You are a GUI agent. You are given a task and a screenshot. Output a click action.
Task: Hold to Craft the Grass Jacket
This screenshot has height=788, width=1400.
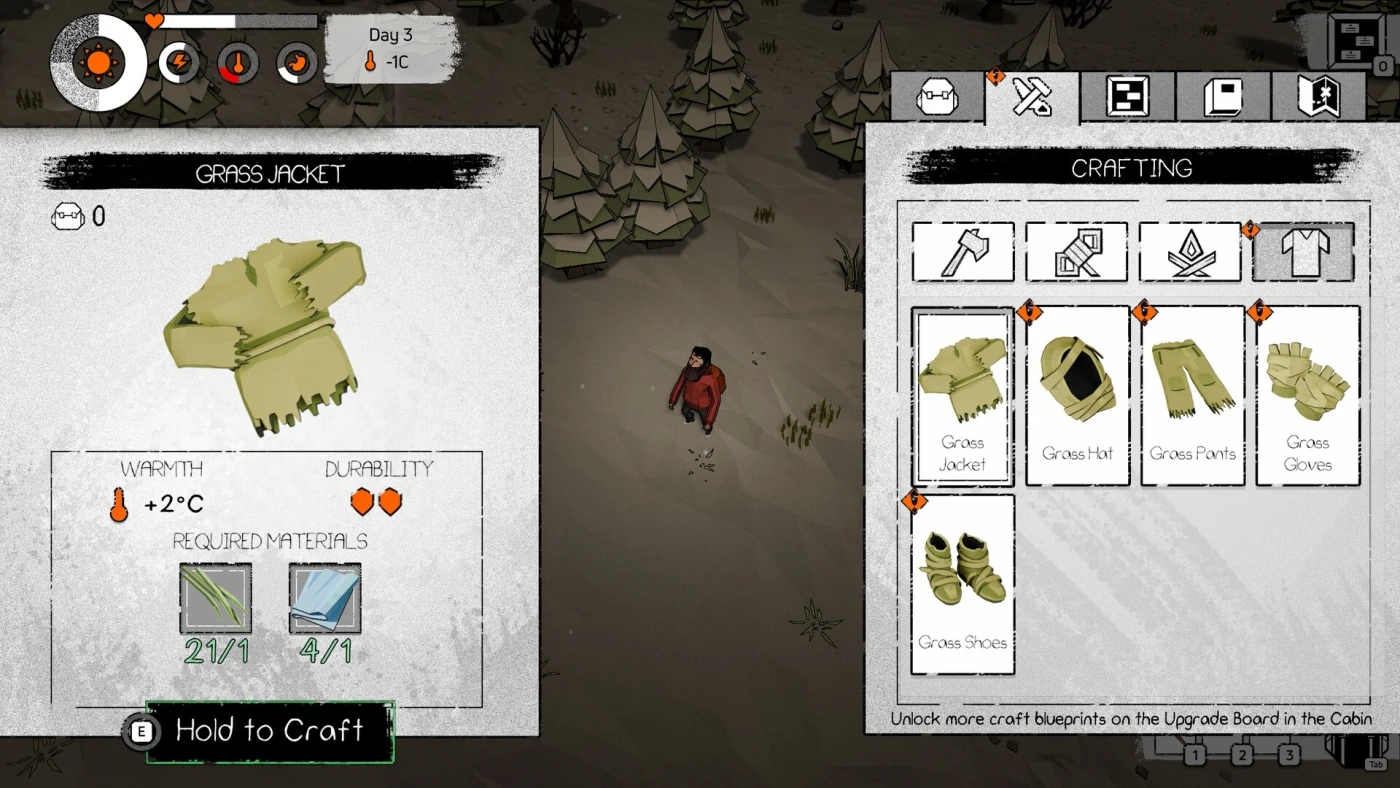tap(269, 731)
